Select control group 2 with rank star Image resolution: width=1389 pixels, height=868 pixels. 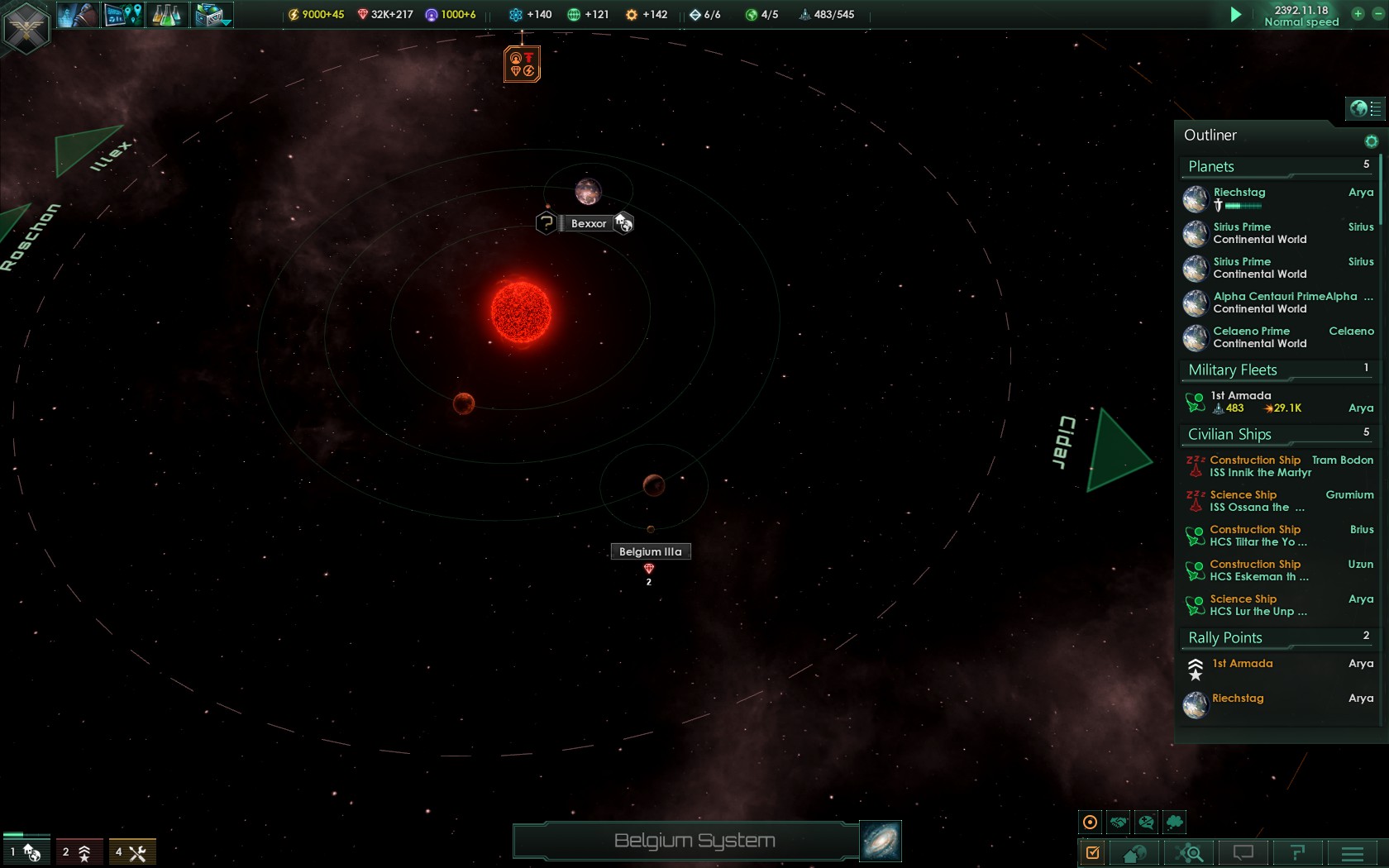(79, 852)
